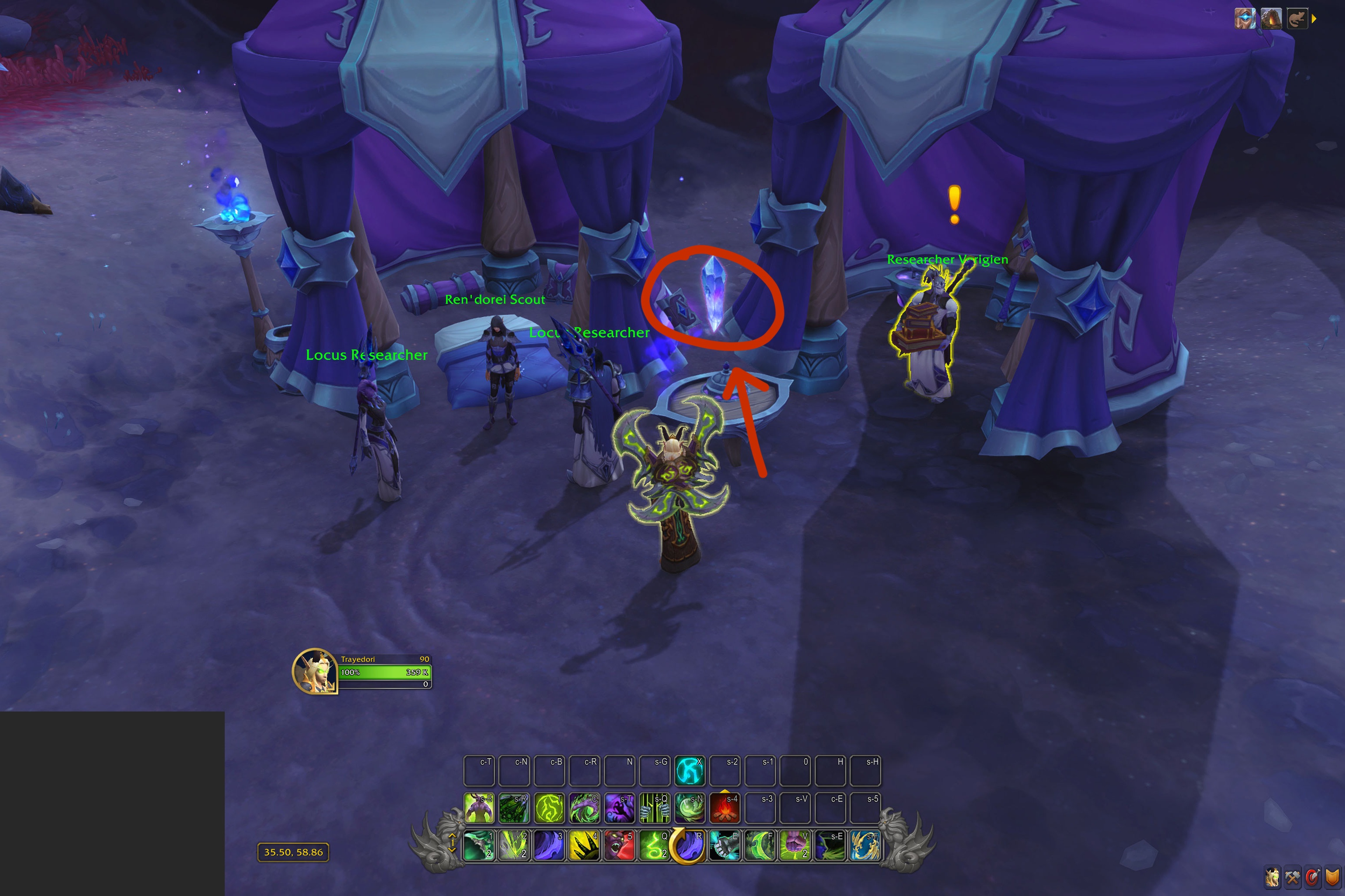This screenshot has width=1345, height=896.
Task: Select the cyan swirl ability bound to X
Action: (690, 770)
